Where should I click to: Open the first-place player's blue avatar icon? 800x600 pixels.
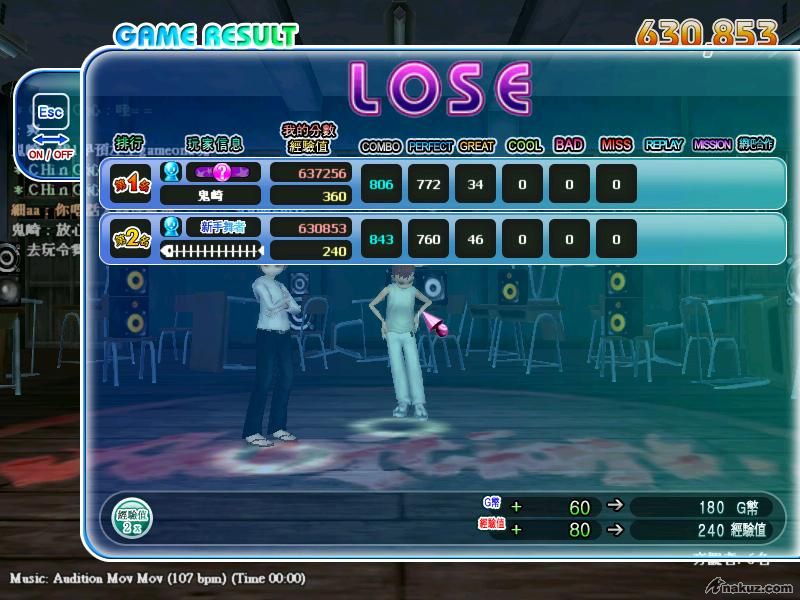171,172
